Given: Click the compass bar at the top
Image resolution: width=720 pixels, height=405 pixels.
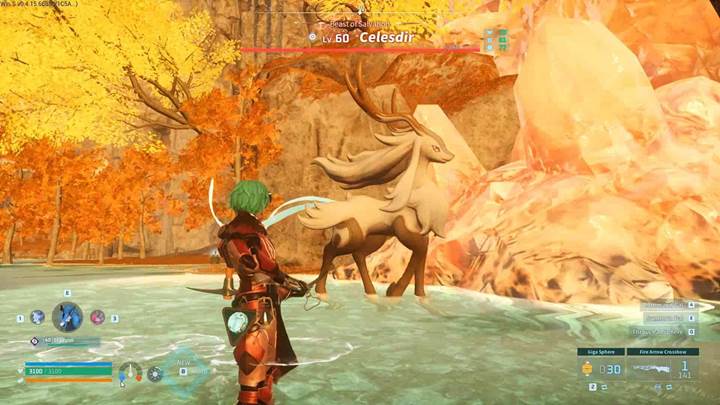Looking at the screenshot, I should point(360,12).
